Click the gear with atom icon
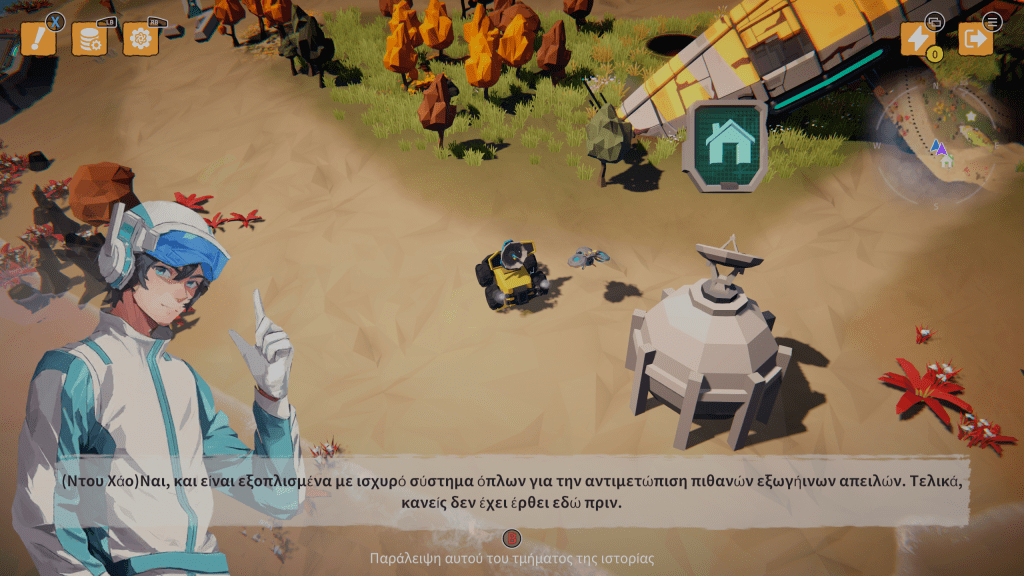The image size is (1024, 576). (141, 40)
